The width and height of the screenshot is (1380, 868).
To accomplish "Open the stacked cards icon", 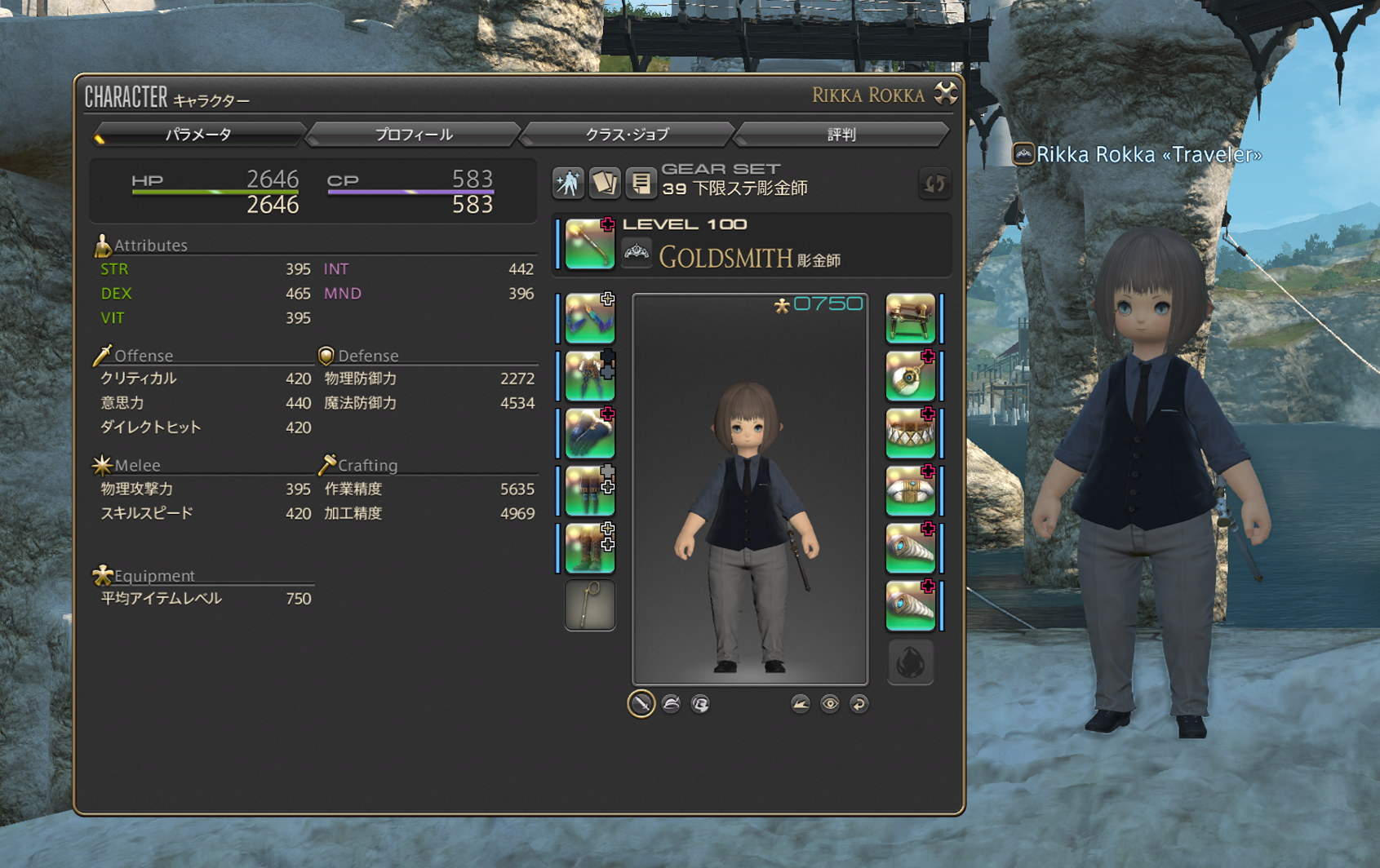I will (x=605, y=183).
